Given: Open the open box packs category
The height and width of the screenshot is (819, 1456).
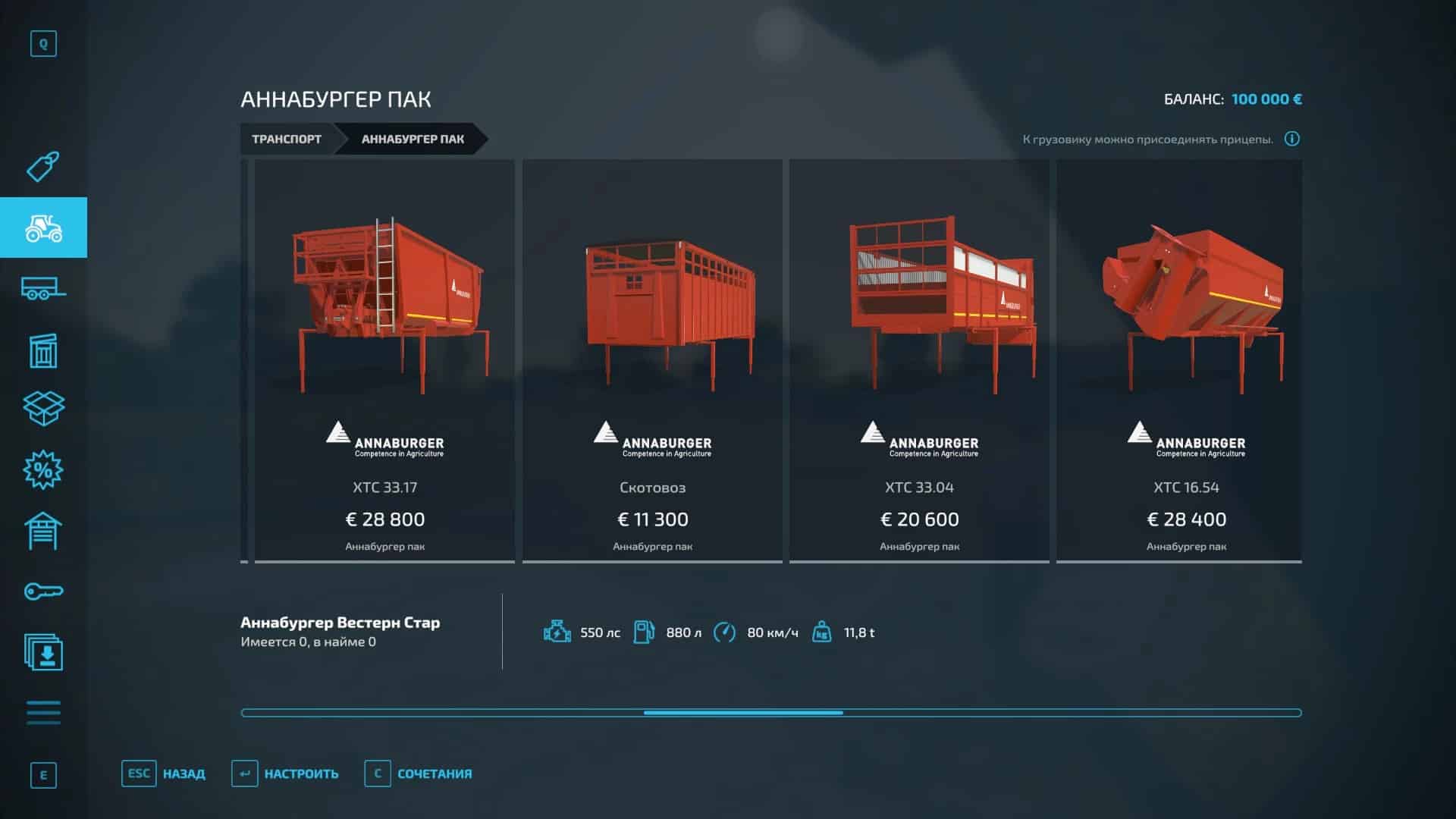Looking at the screenshot, I should (43, 409).
